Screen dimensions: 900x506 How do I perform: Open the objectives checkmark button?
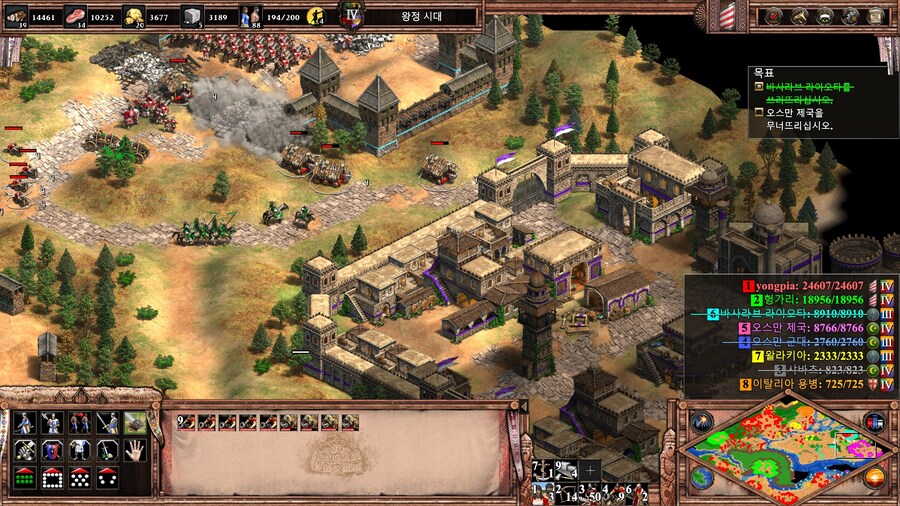(775, 15)
